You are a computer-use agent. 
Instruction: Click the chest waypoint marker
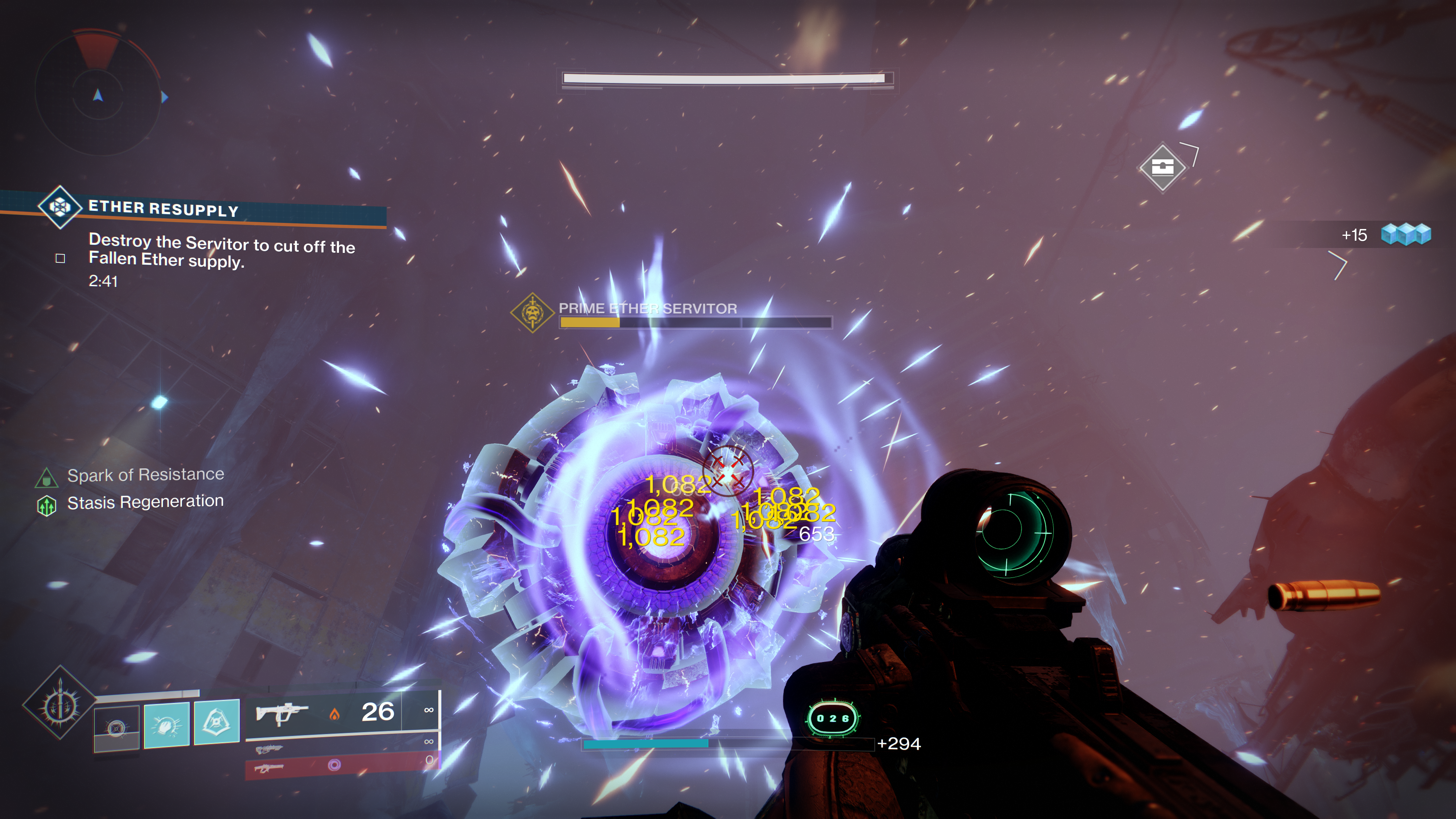1162,167
